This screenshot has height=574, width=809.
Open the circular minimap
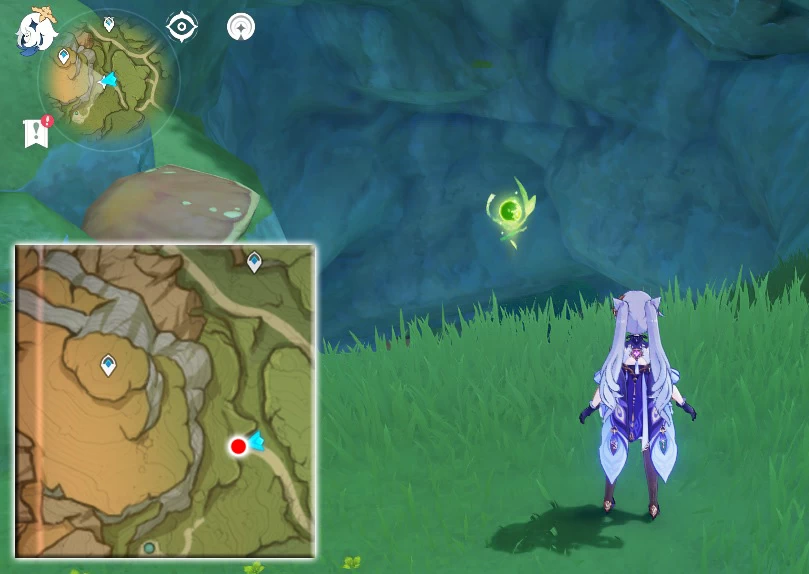pyautogui.click(x=108, y=79)
